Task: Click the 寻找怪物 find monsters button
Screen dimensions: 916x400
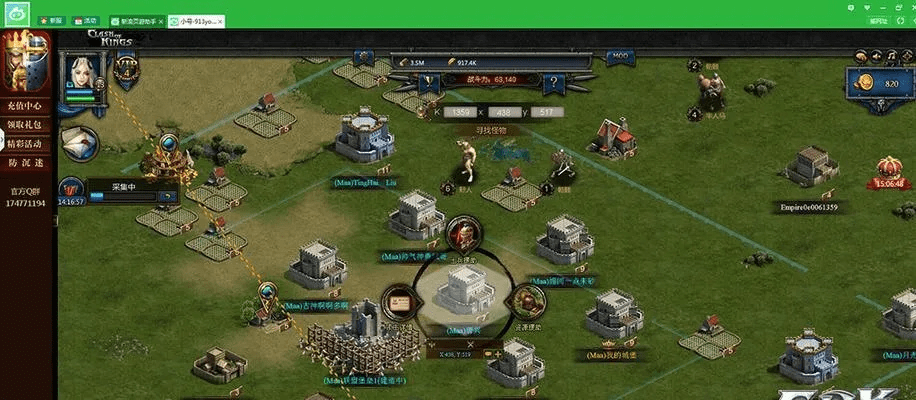Action: tap(490, 129)
